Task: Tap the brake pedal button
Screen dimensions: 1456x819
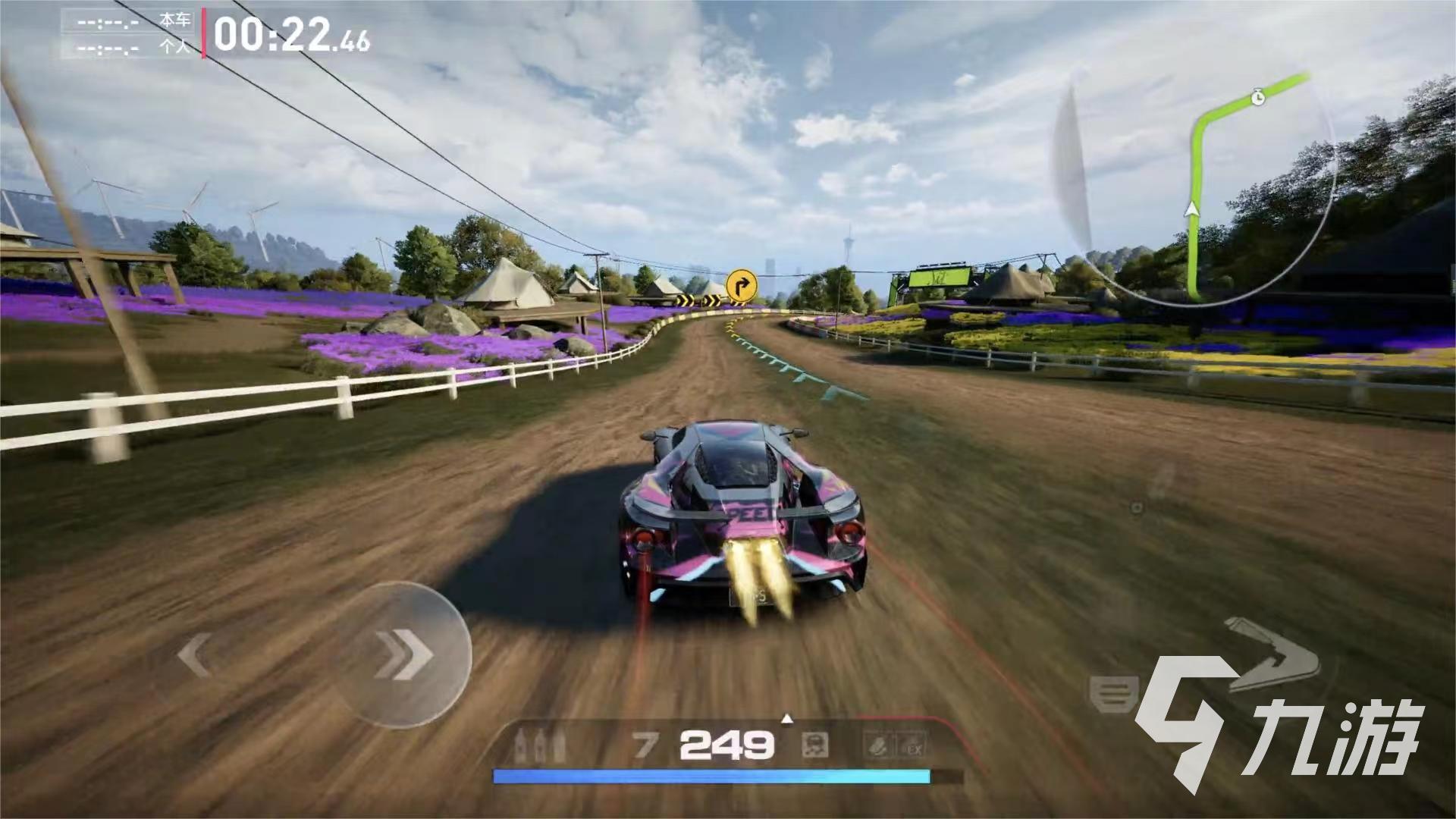Action: tap(1114, 694)
